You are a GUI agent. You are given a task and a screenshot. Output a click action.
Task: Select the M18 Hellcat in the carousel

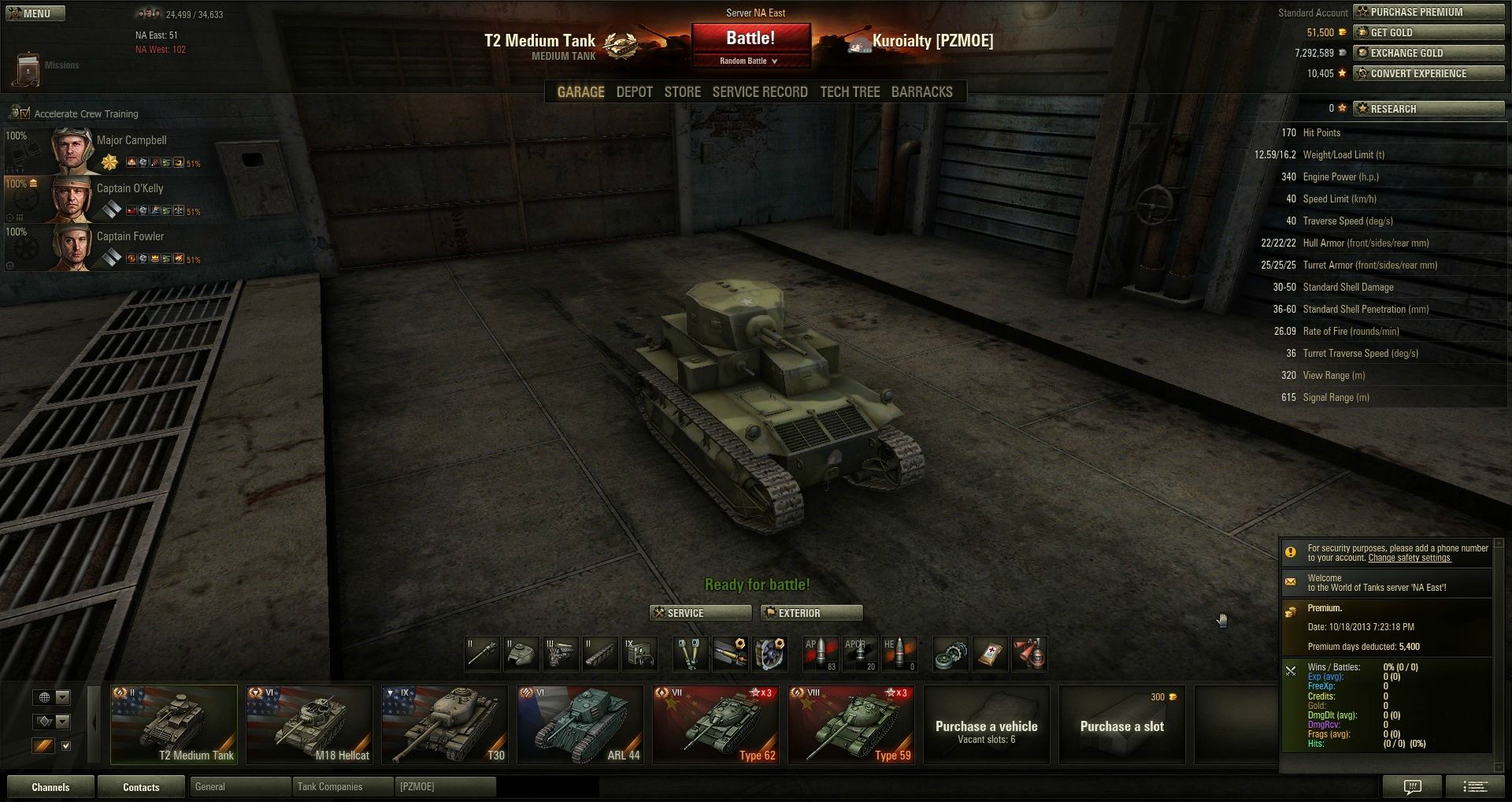point(309,725)
